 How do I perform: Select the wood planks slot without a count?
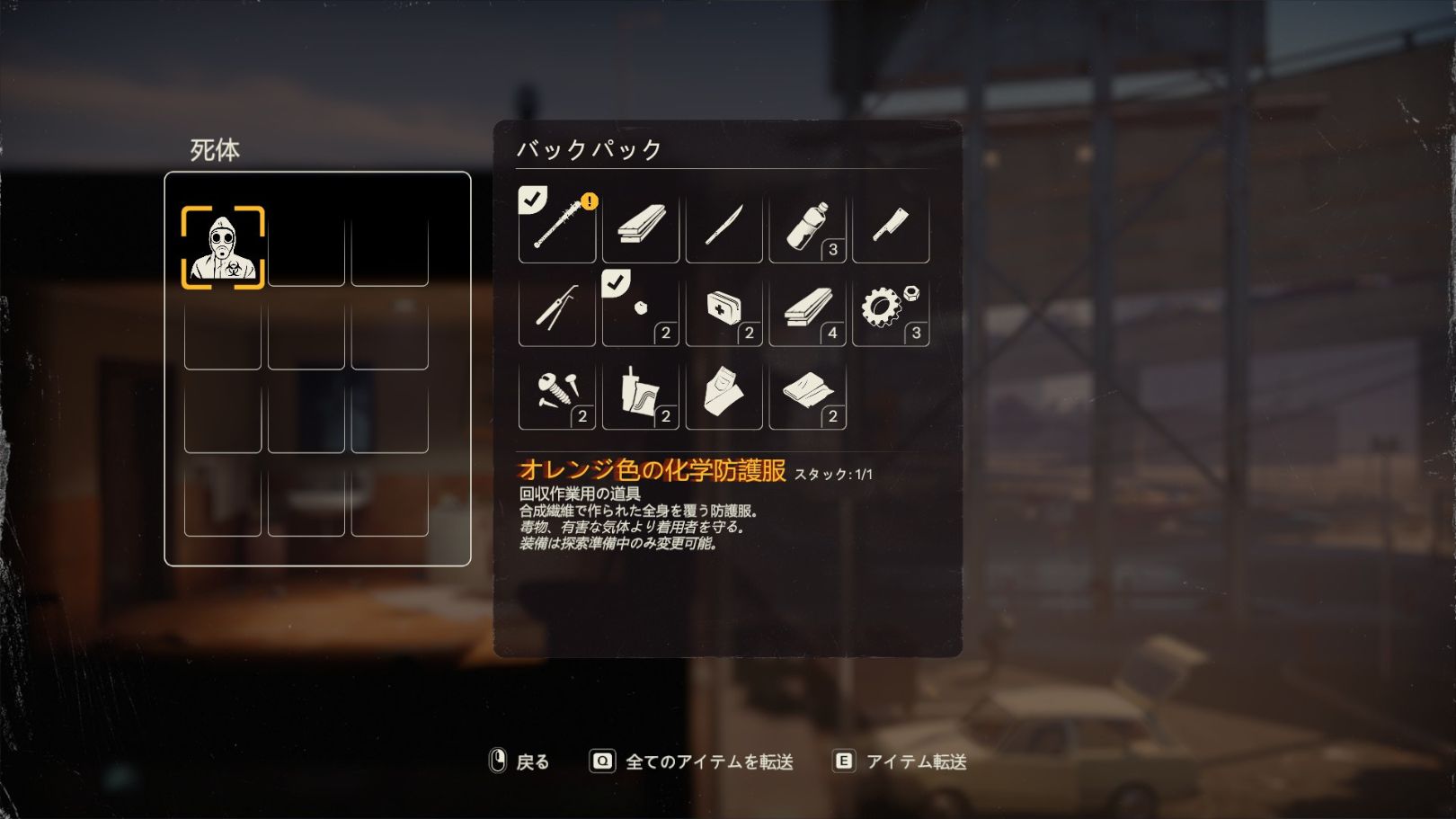pos(640,225)
